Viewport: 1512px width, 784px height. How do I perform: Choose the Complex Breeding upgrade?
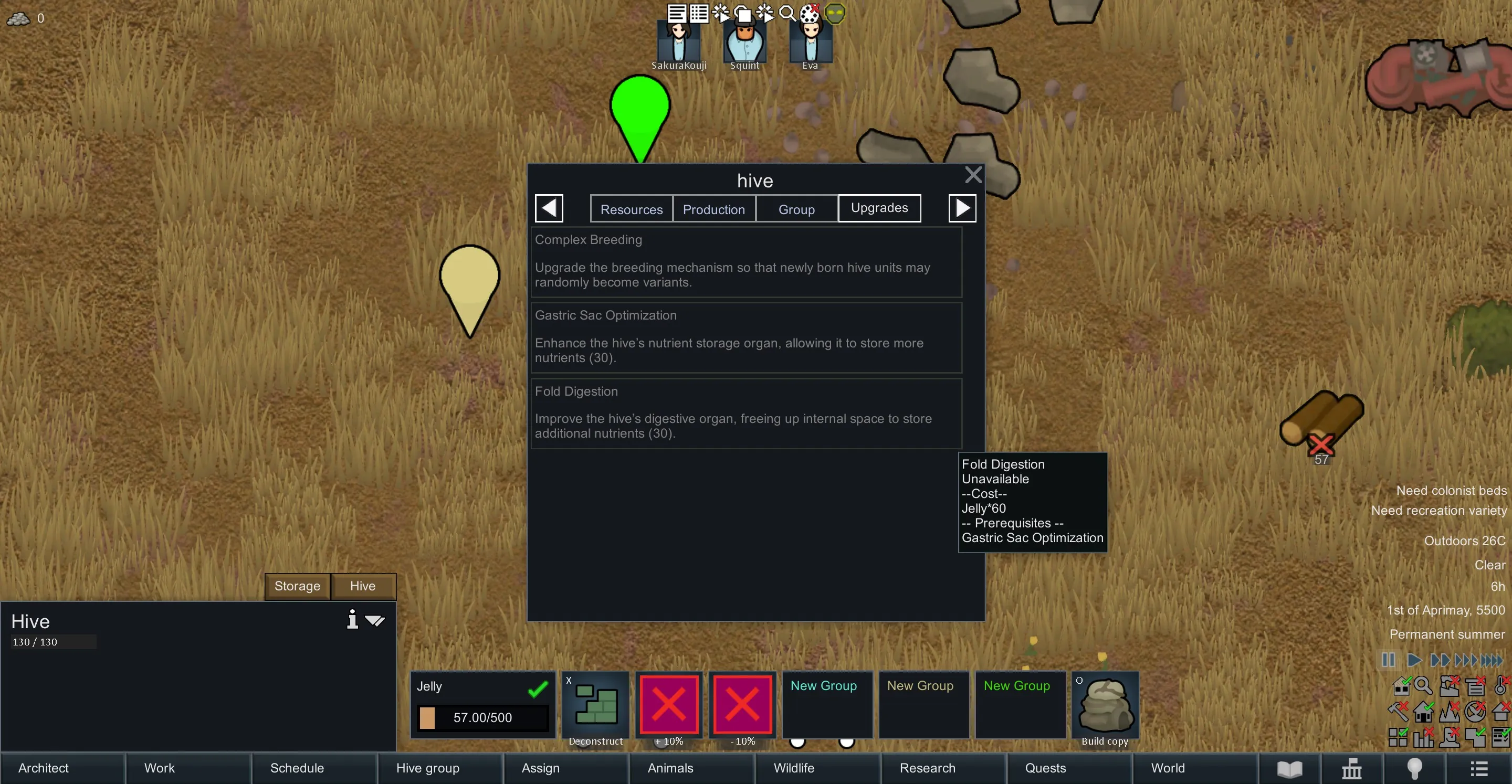click(x=745, y=262)
